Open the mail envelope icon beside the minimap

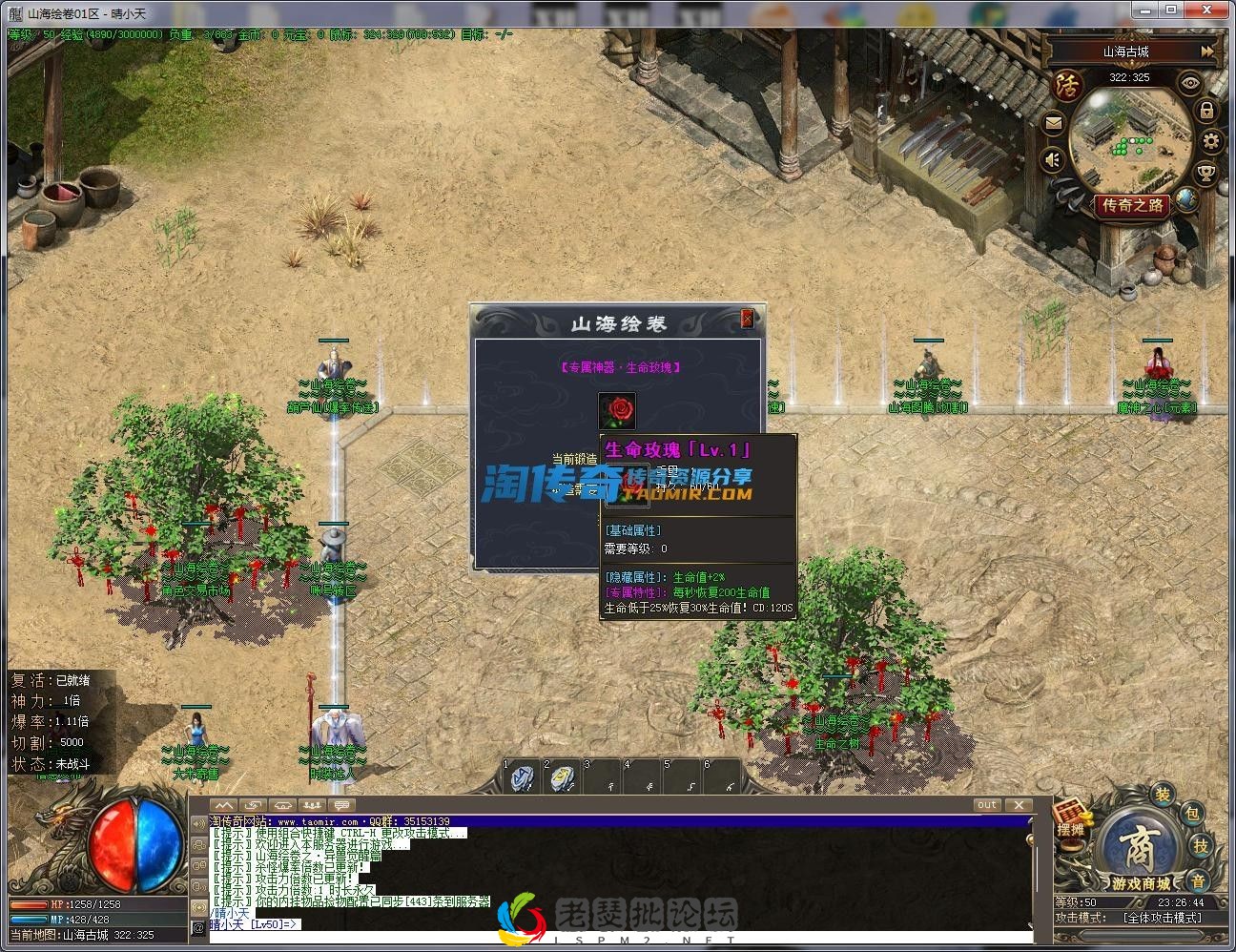tap(1053, 121)
